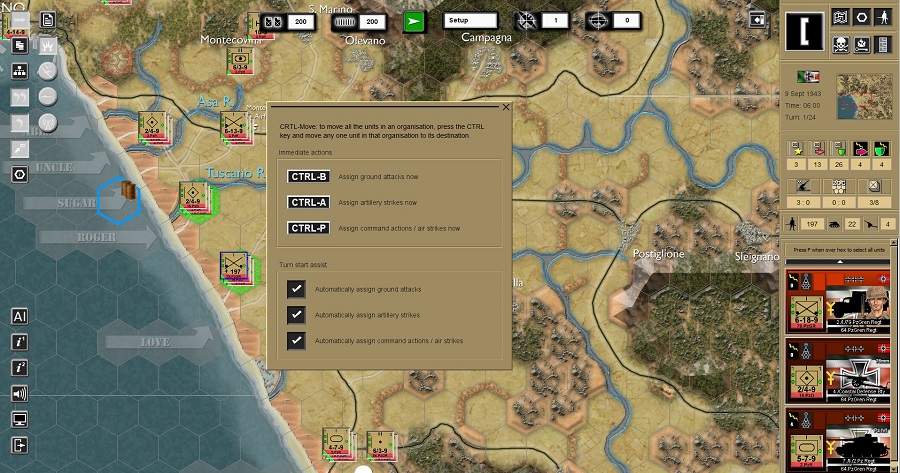
Task: Open the display monitor settings icon
Action: 19,419
